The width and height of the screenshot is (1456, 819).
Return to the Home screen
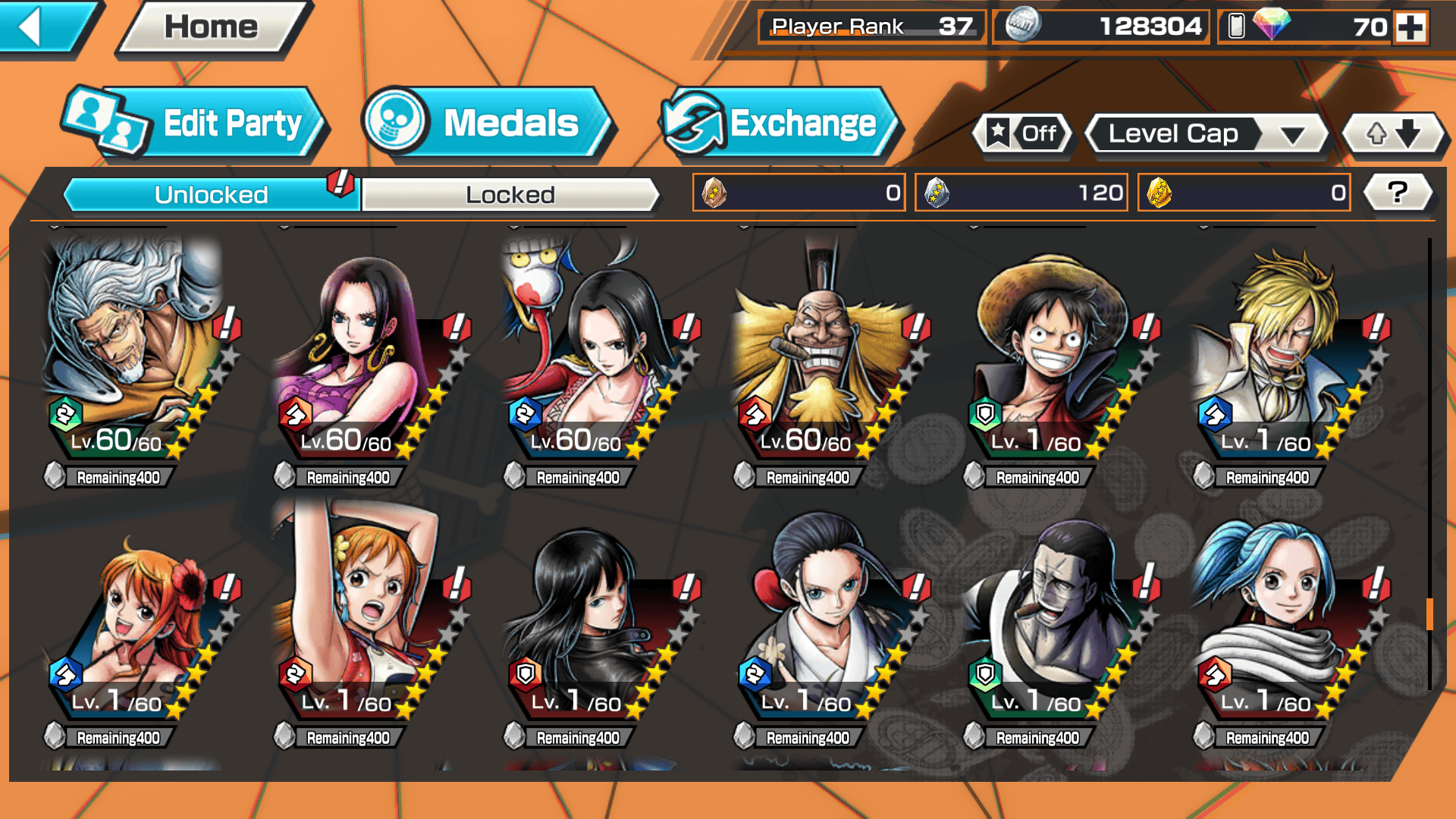(212, 27)
